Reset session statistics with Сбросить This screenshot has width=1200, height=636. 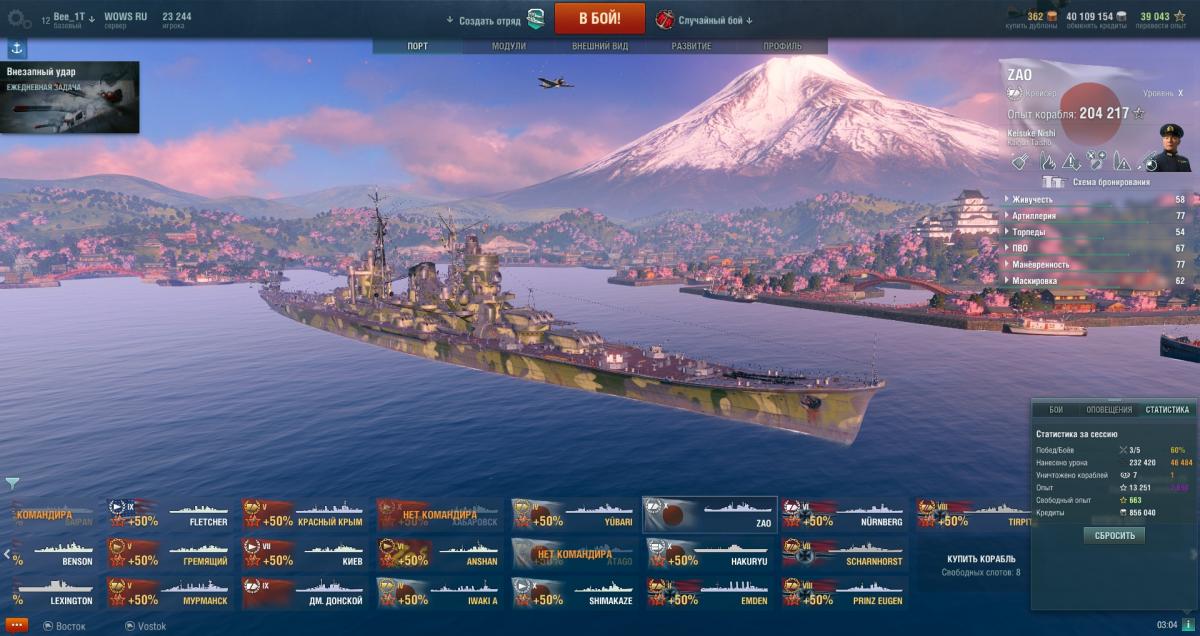pyautogui.click(x=1113, y=536)
